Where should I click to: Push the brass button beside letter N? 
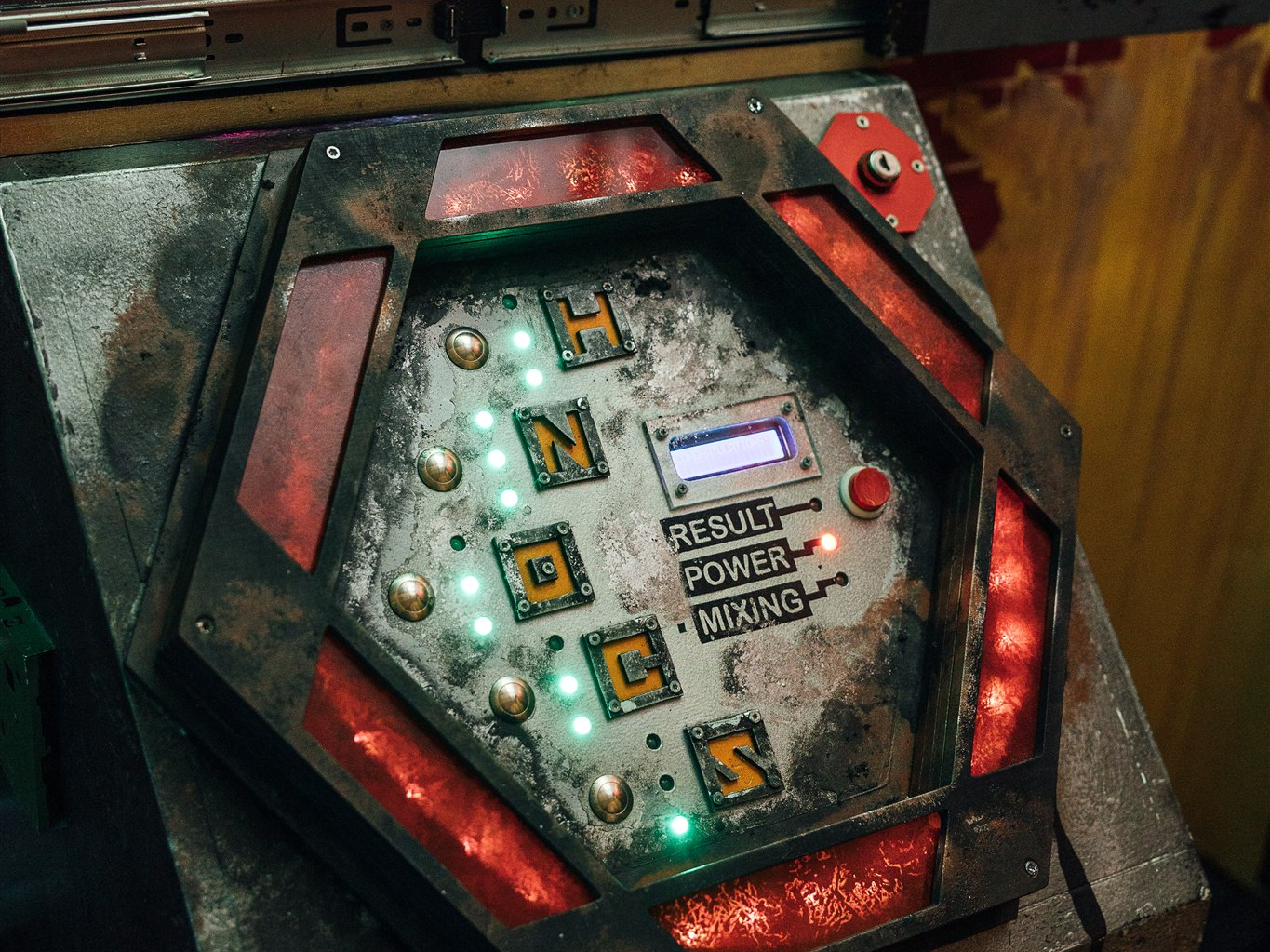(x=439, y=468)
